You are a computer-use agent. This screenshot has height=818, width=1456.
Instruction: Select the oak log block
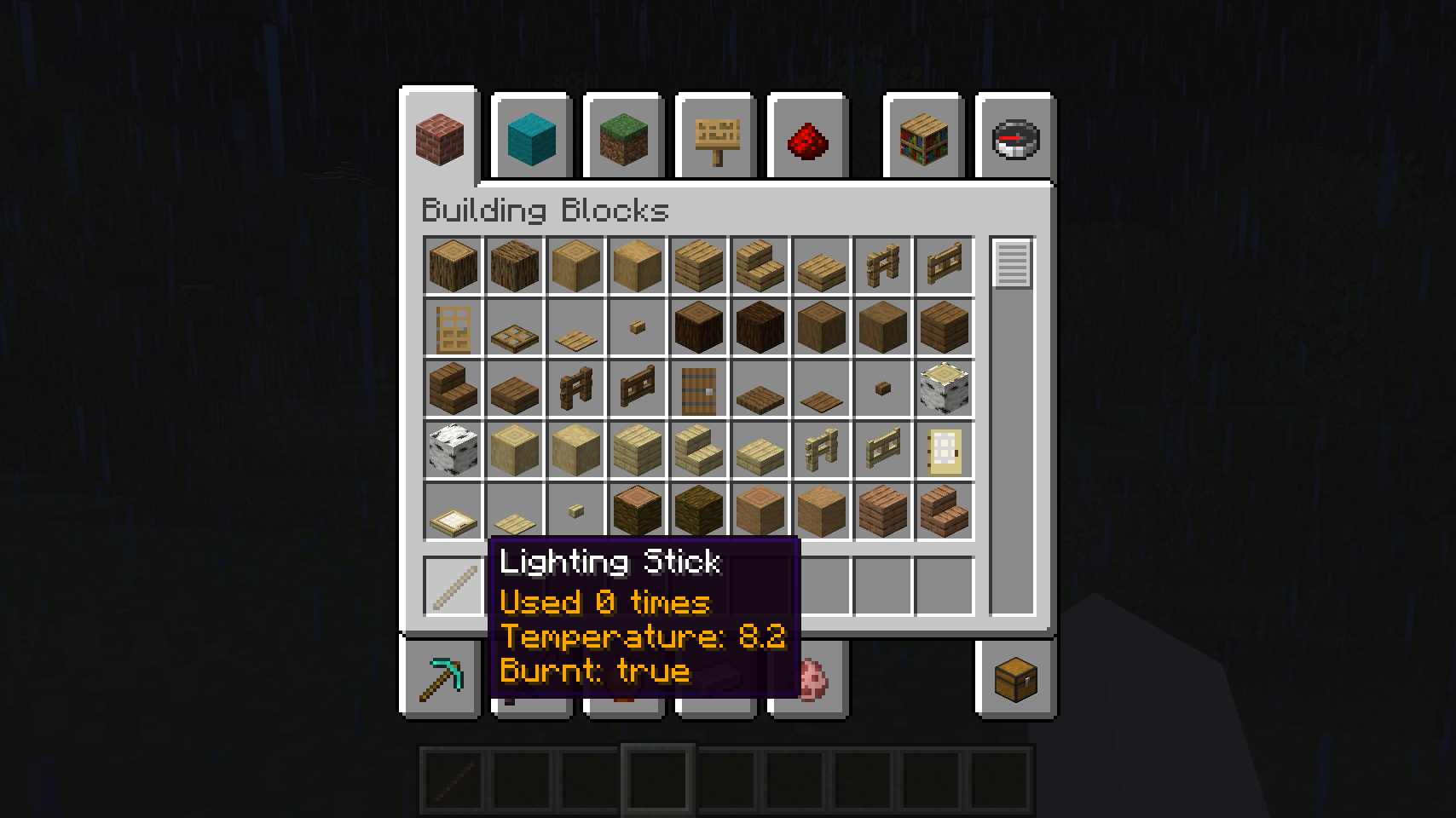pos(452,264)
